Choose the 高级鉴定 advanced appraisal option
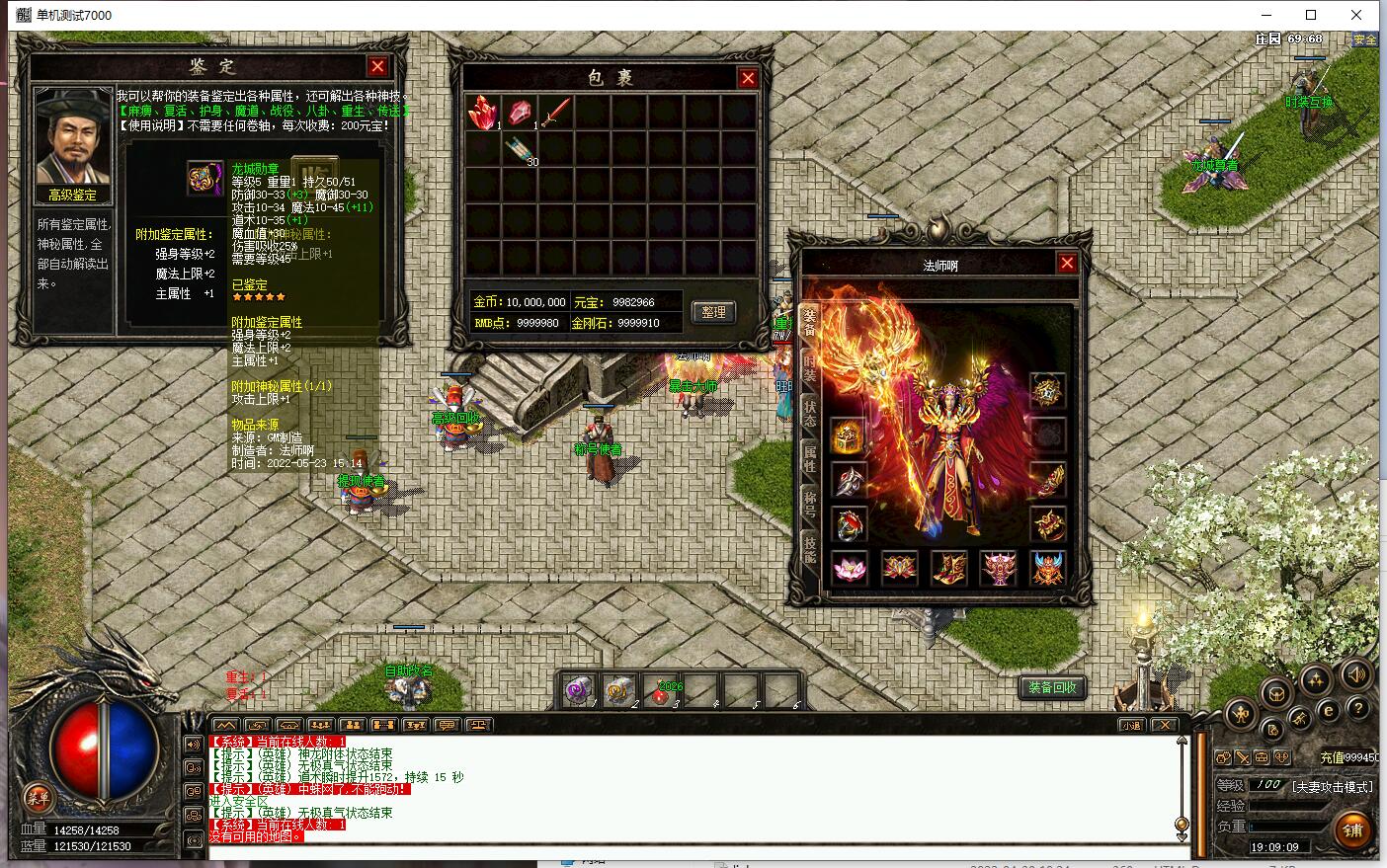 tap(72, 195)
